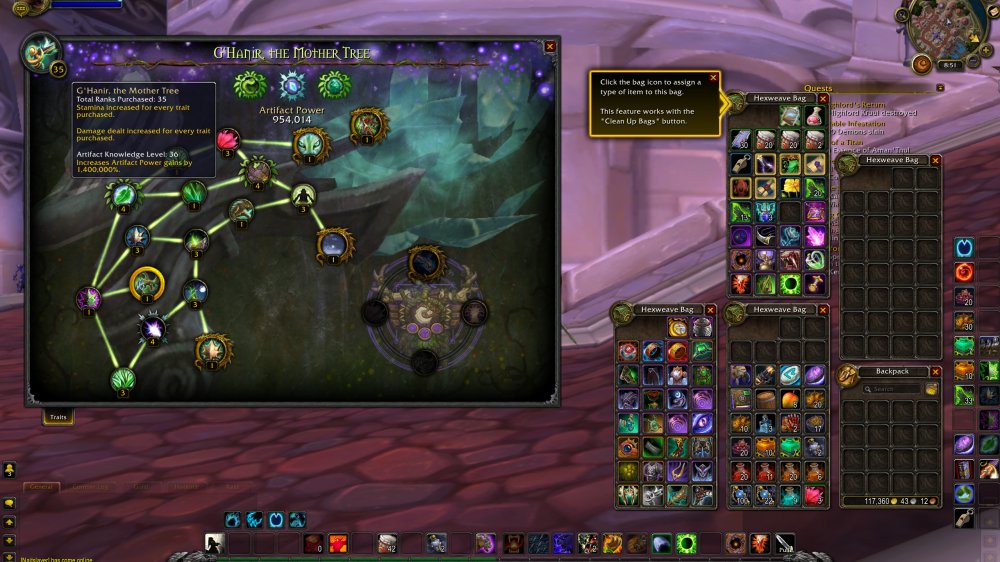The image size is (1000, 562).
Task: Select the General chat tab
Action: tap(42, 487)
